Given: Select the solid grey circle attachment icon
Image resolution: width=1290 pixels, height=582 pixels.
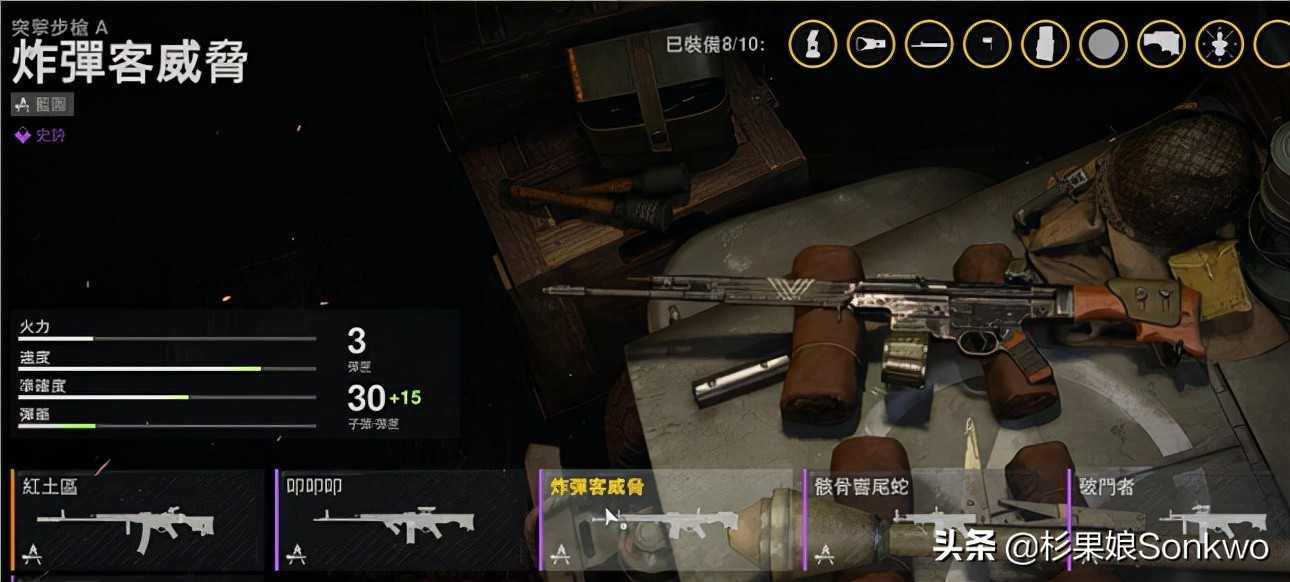Looking at the screenshot, I should point(1103,44).
